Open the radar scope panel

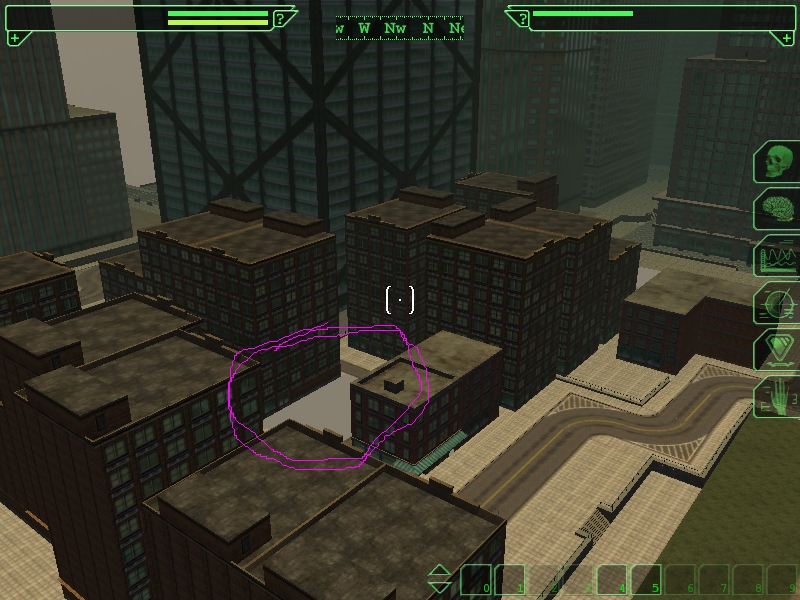coord(777,303)
